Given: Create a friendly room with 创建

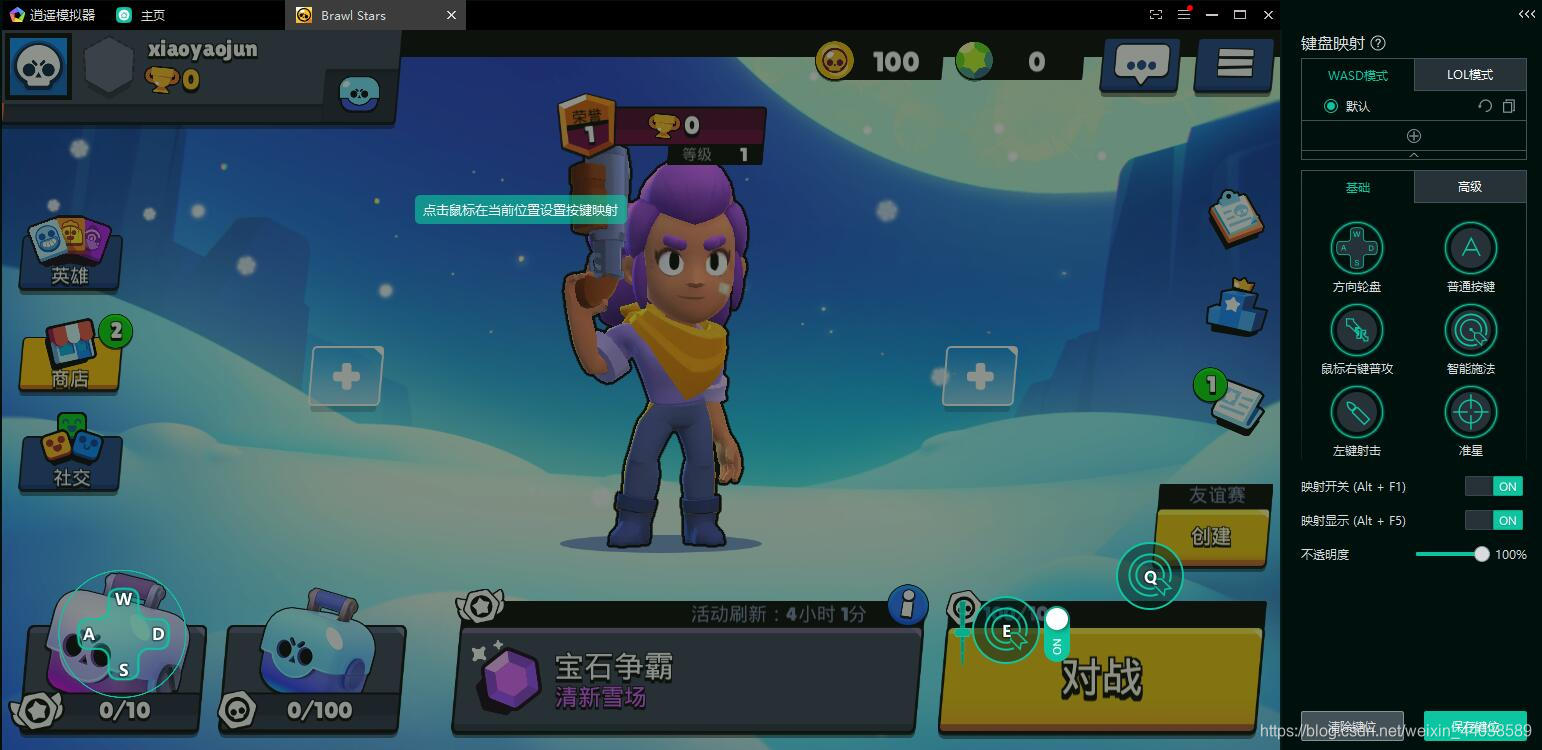Looking at the screenshot, I should (x=1210, y=536).
